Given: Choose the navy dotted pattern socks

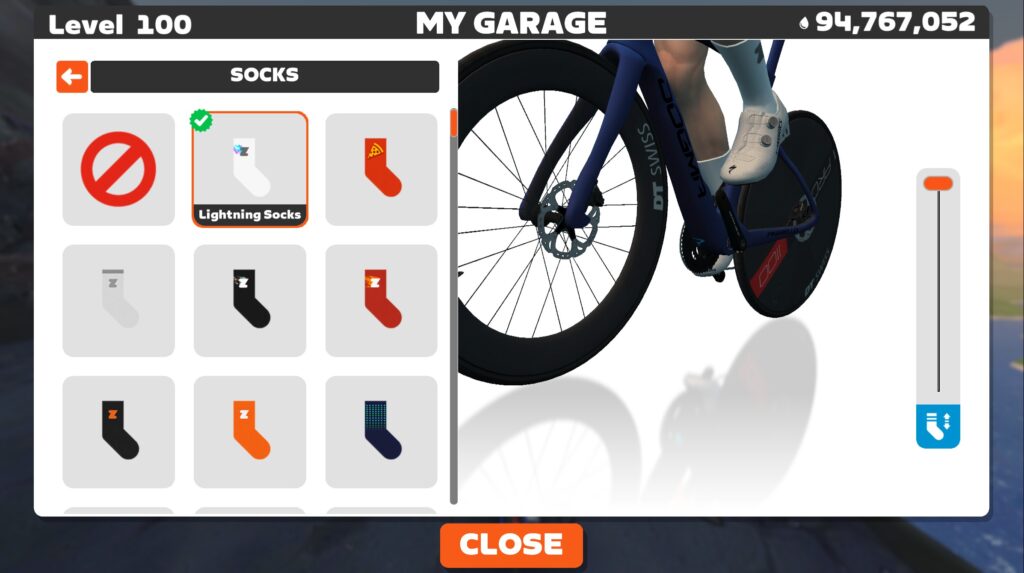Looking at the screenshot, I should (381, 431).
